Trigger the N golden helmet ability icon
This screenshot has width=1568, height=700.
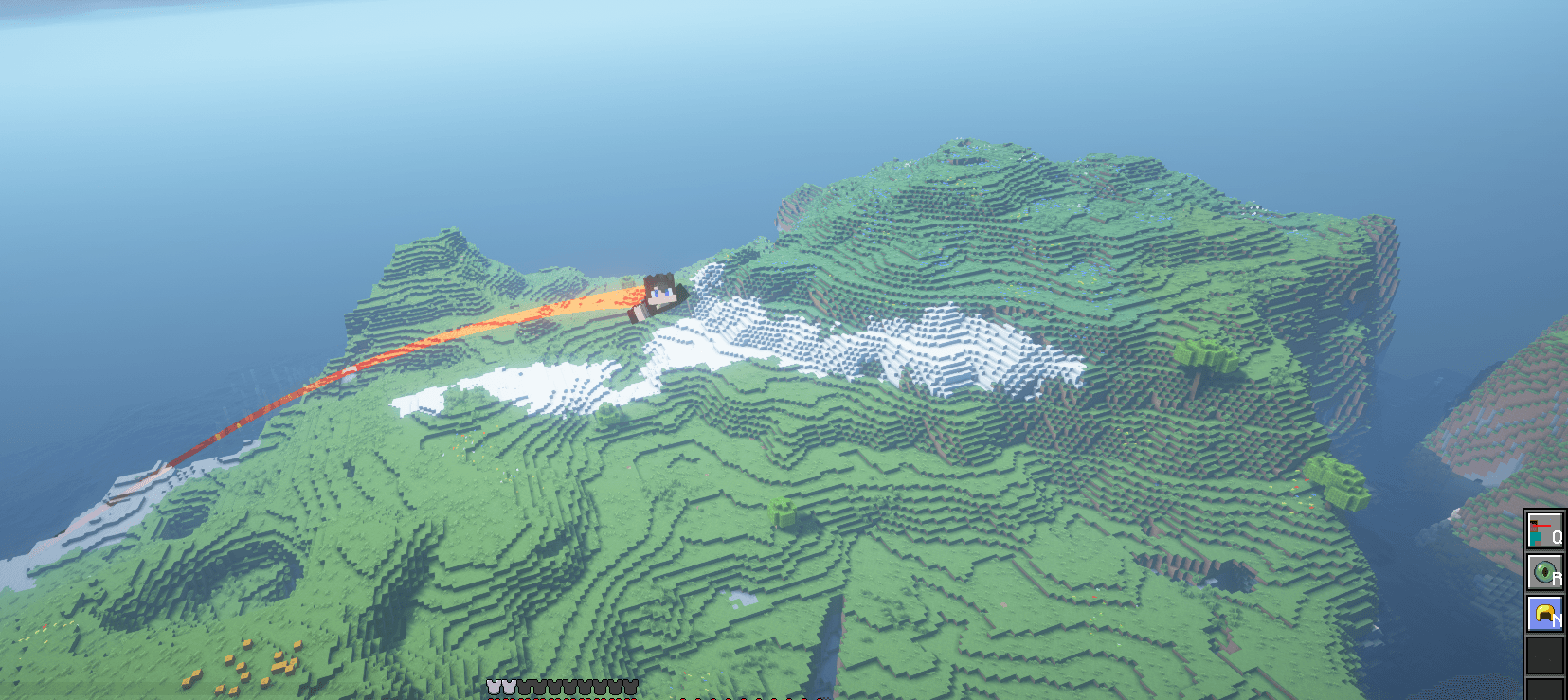(1545, 613)
